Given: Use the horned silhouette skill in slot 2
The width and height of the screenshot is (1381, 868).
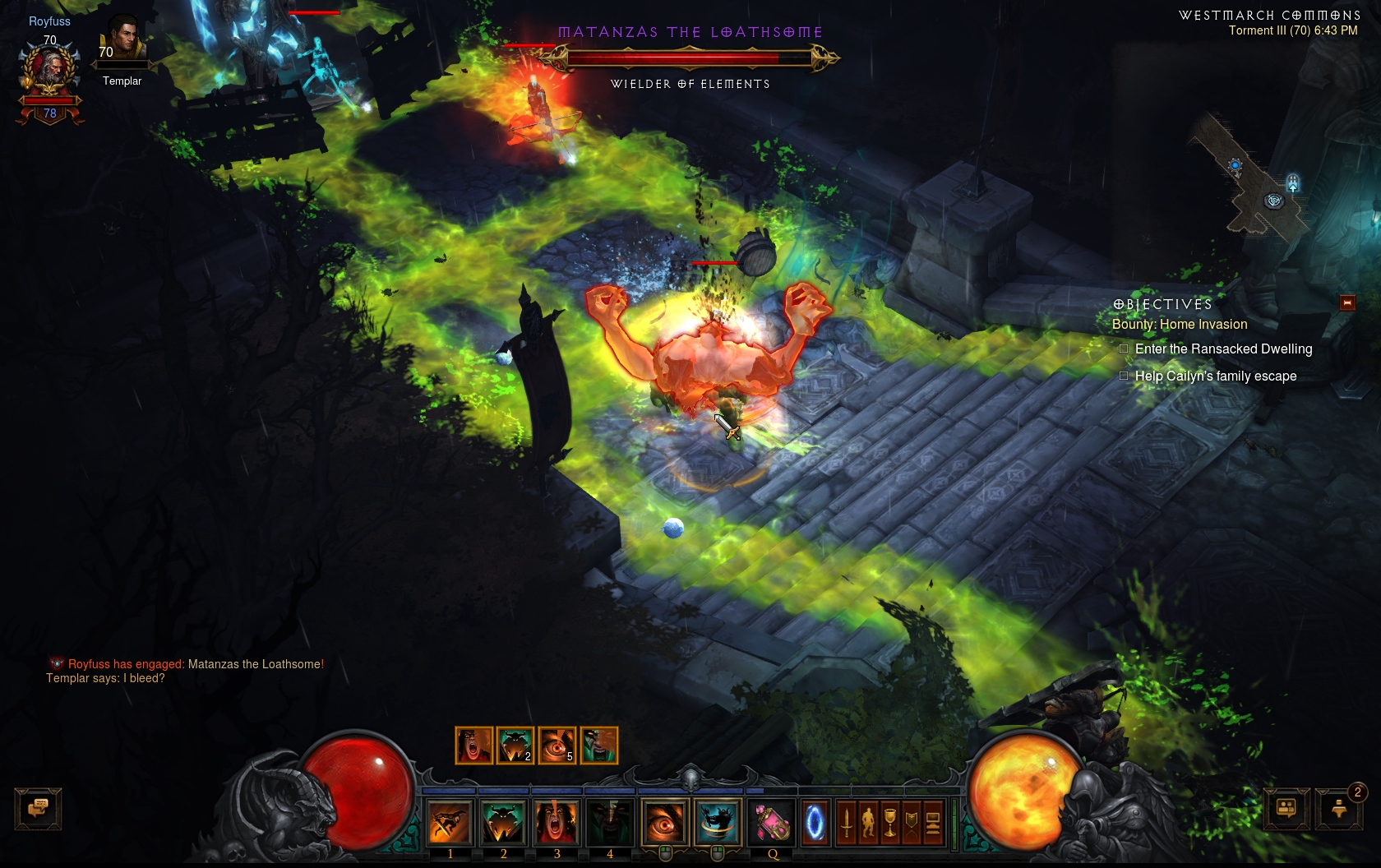Looking at the screenshot, I should coord(503,822).
